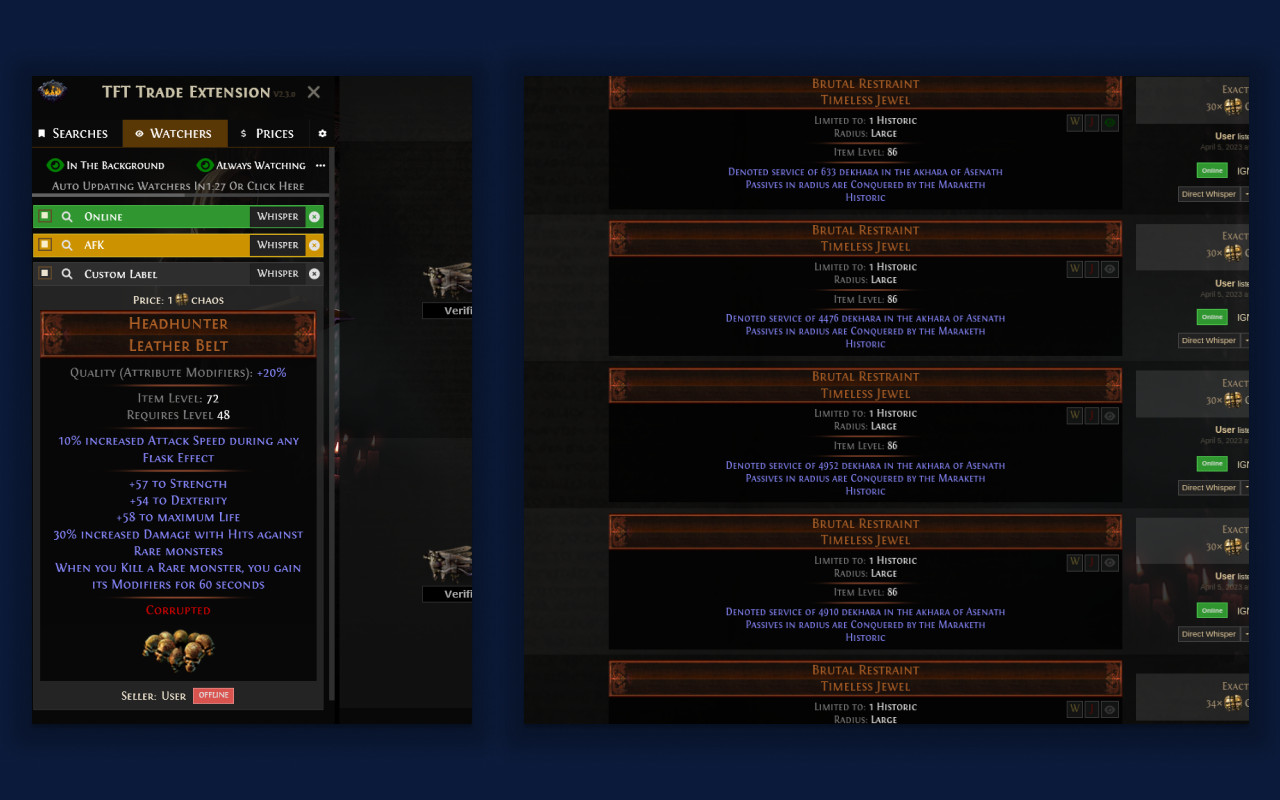1280x800 pixels.
Task: Open the three-dot watcher options menu
Action: click(320, 164)
